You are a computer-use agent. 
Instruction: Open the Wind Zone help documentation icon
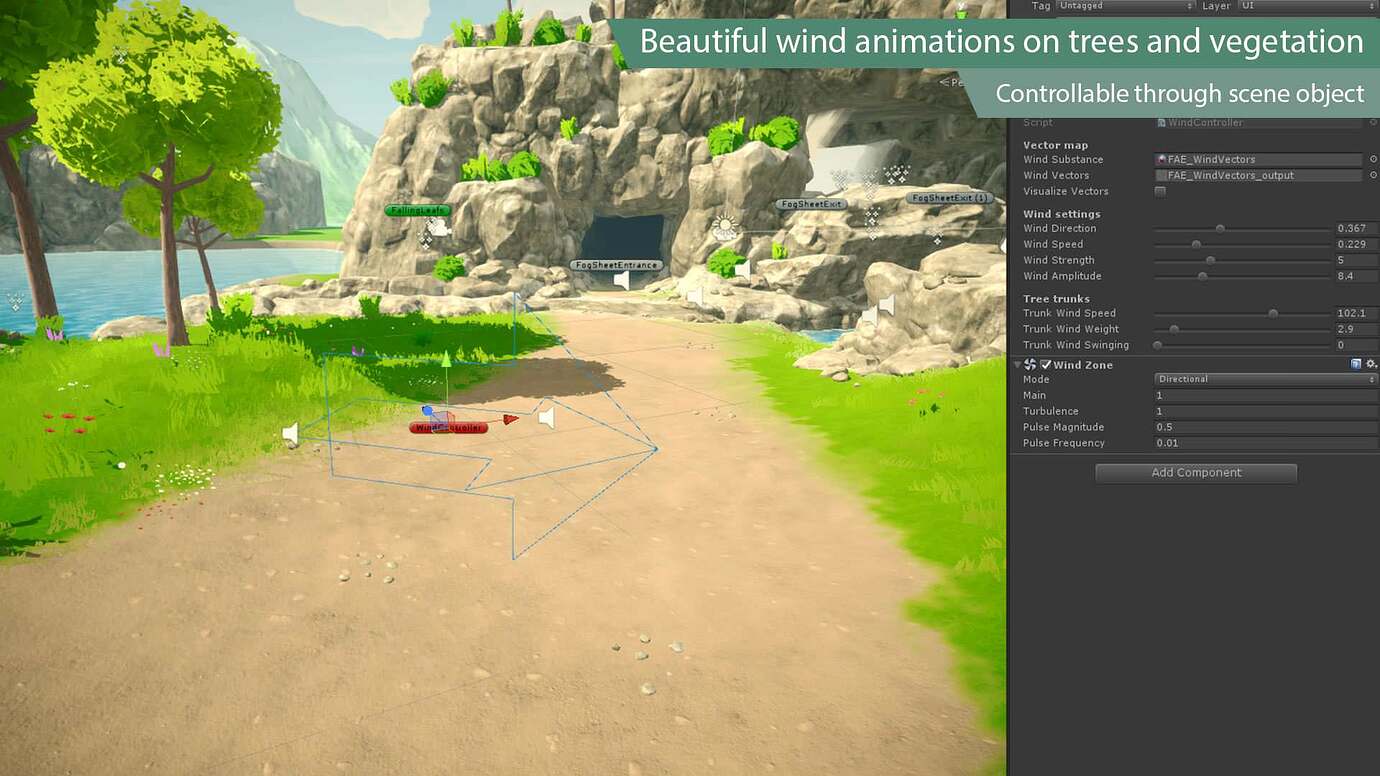(x=1356, y=365)
